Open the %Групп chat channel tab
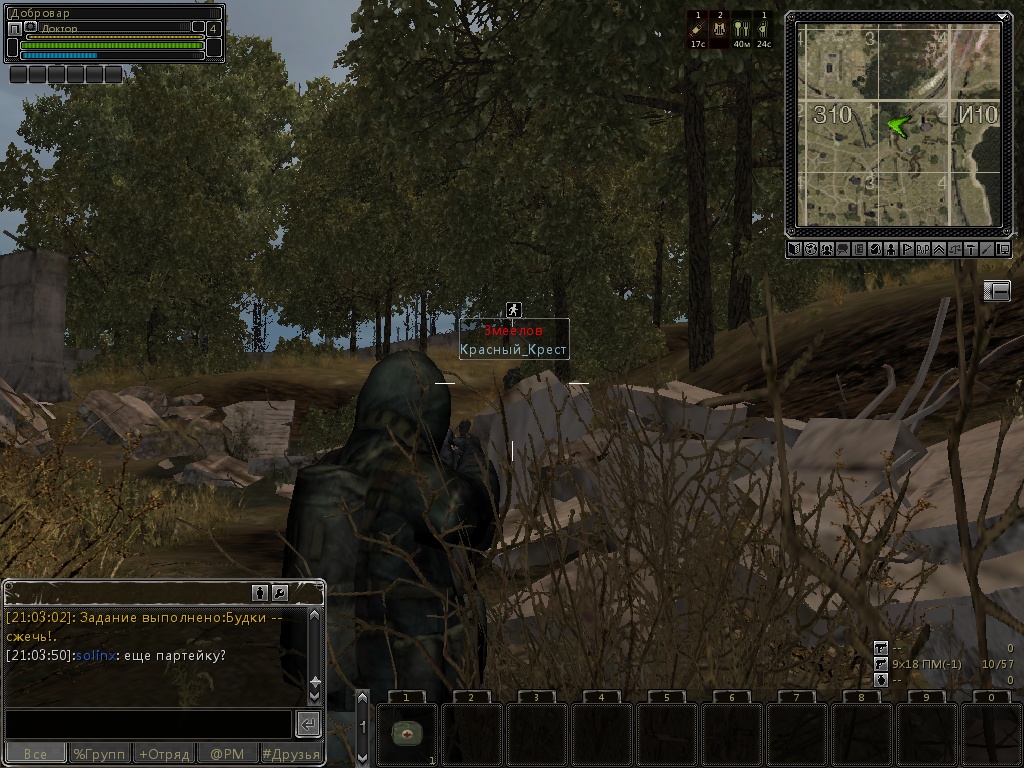This screenshot has width=1024, height=768. (x=100, y=754)
